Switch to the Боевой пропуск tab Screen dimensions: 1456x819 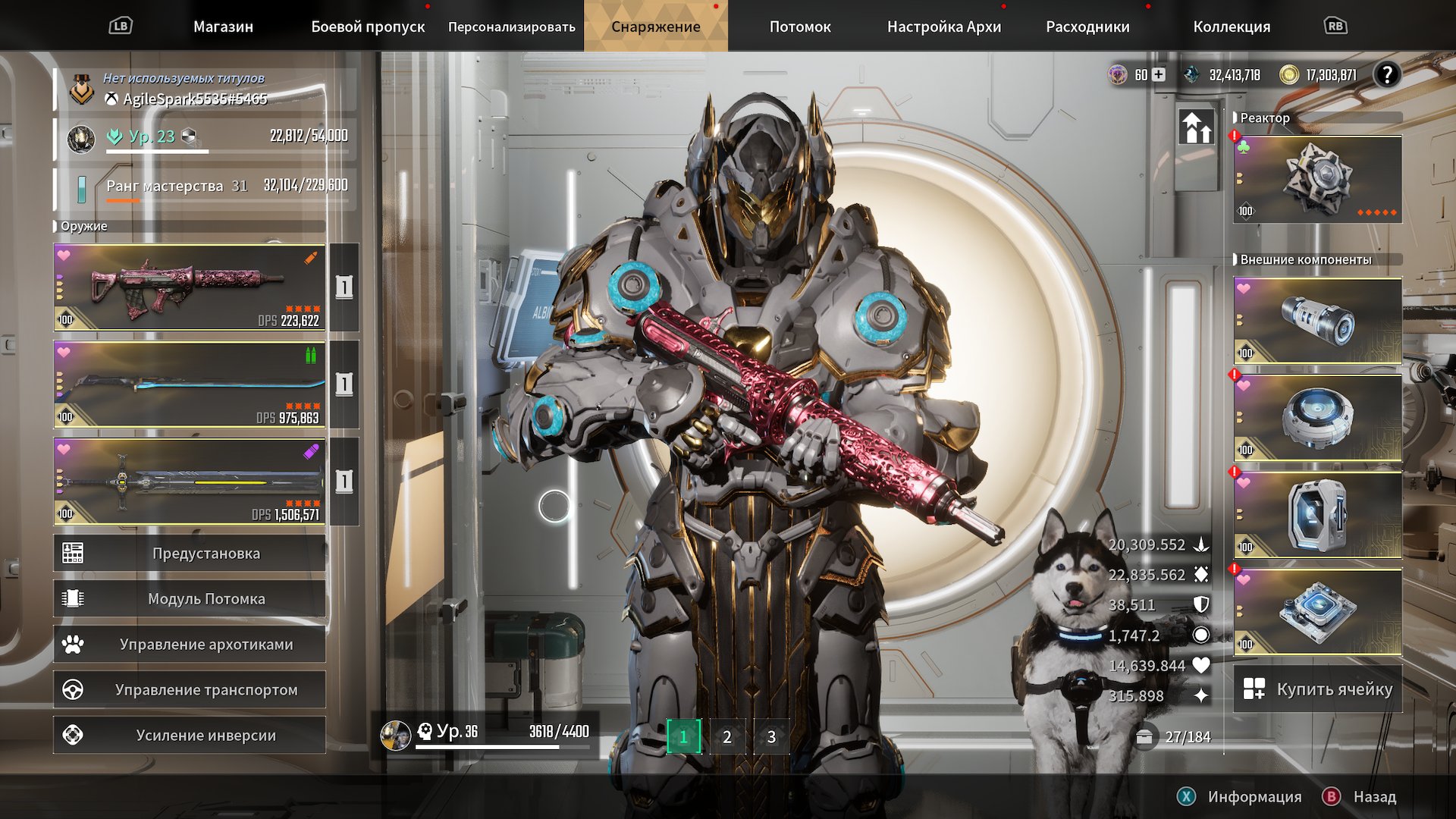coord(368,27)
